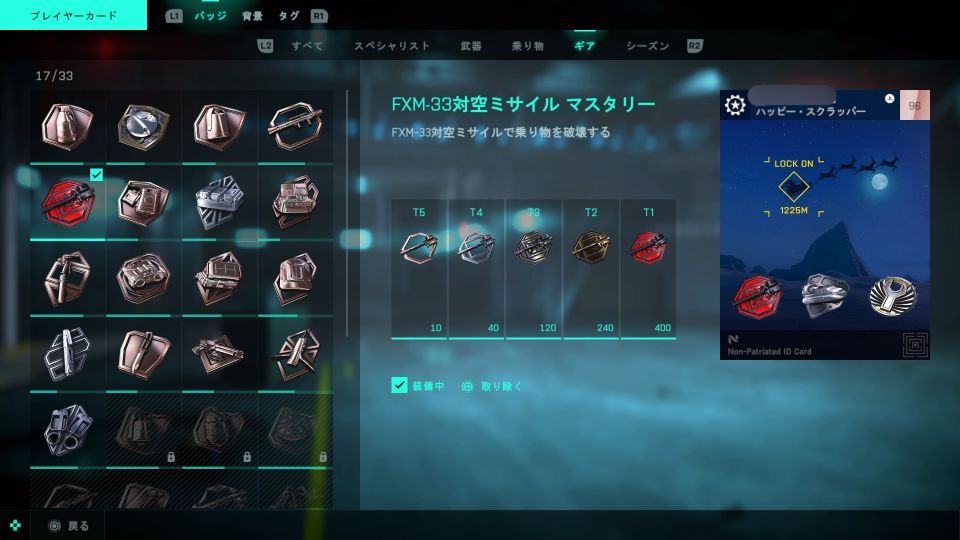
Task: Open the プレイヤーカード header
Action: coord(73,16)
